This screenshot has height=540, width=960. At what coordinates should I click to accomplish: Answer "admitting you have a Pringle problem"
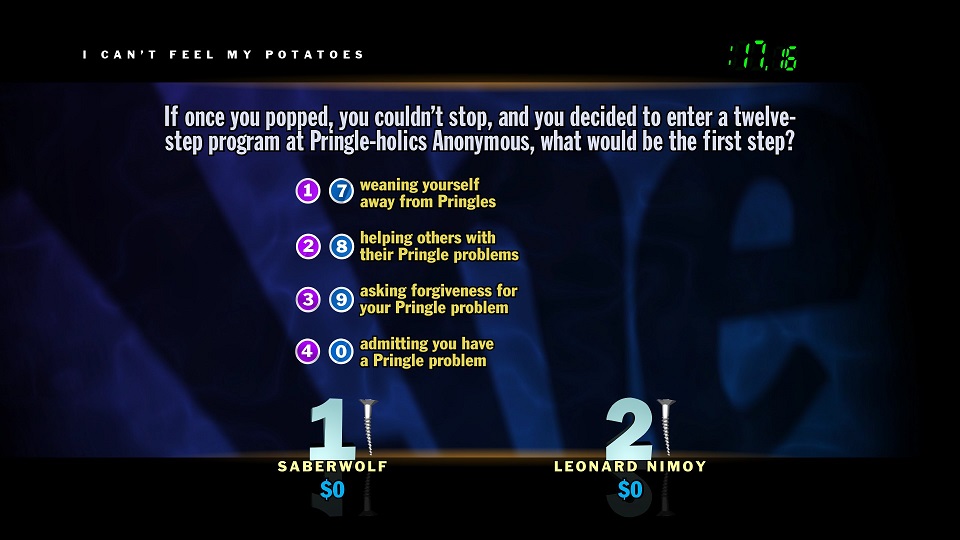[426, 352]
